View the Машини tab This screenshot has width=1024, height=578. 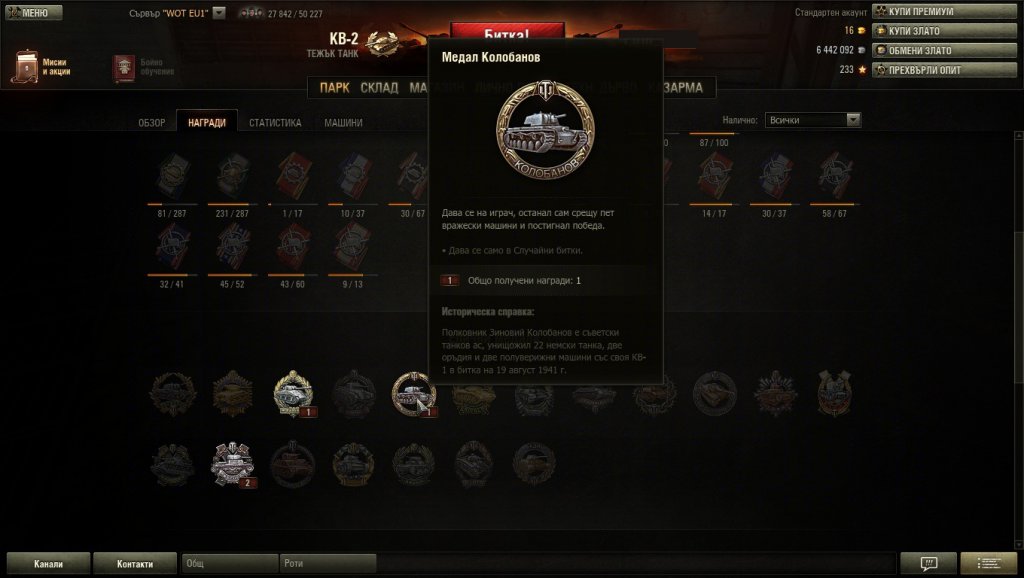343,123
